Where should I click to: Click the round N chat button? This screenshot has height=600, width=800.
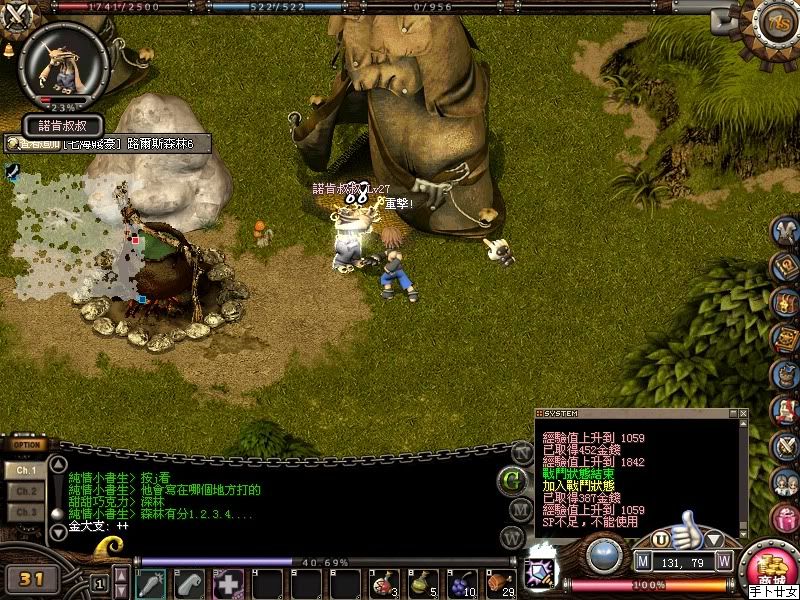521,452
